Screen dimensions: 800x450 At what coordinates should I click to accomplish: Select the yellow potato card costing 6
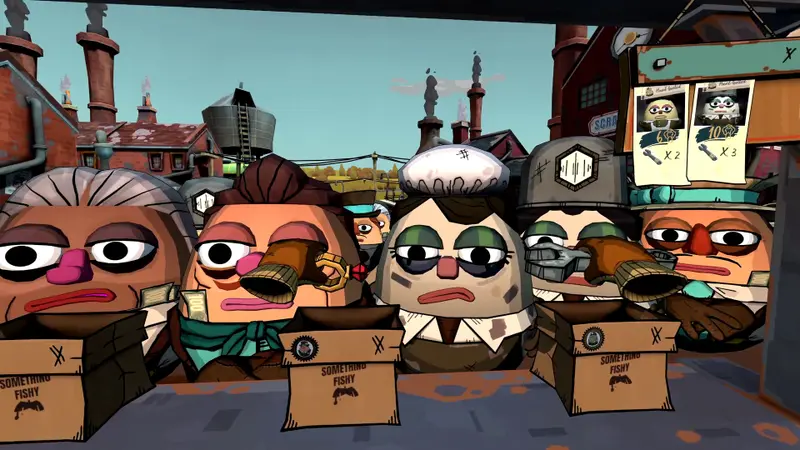coord(659,130)
